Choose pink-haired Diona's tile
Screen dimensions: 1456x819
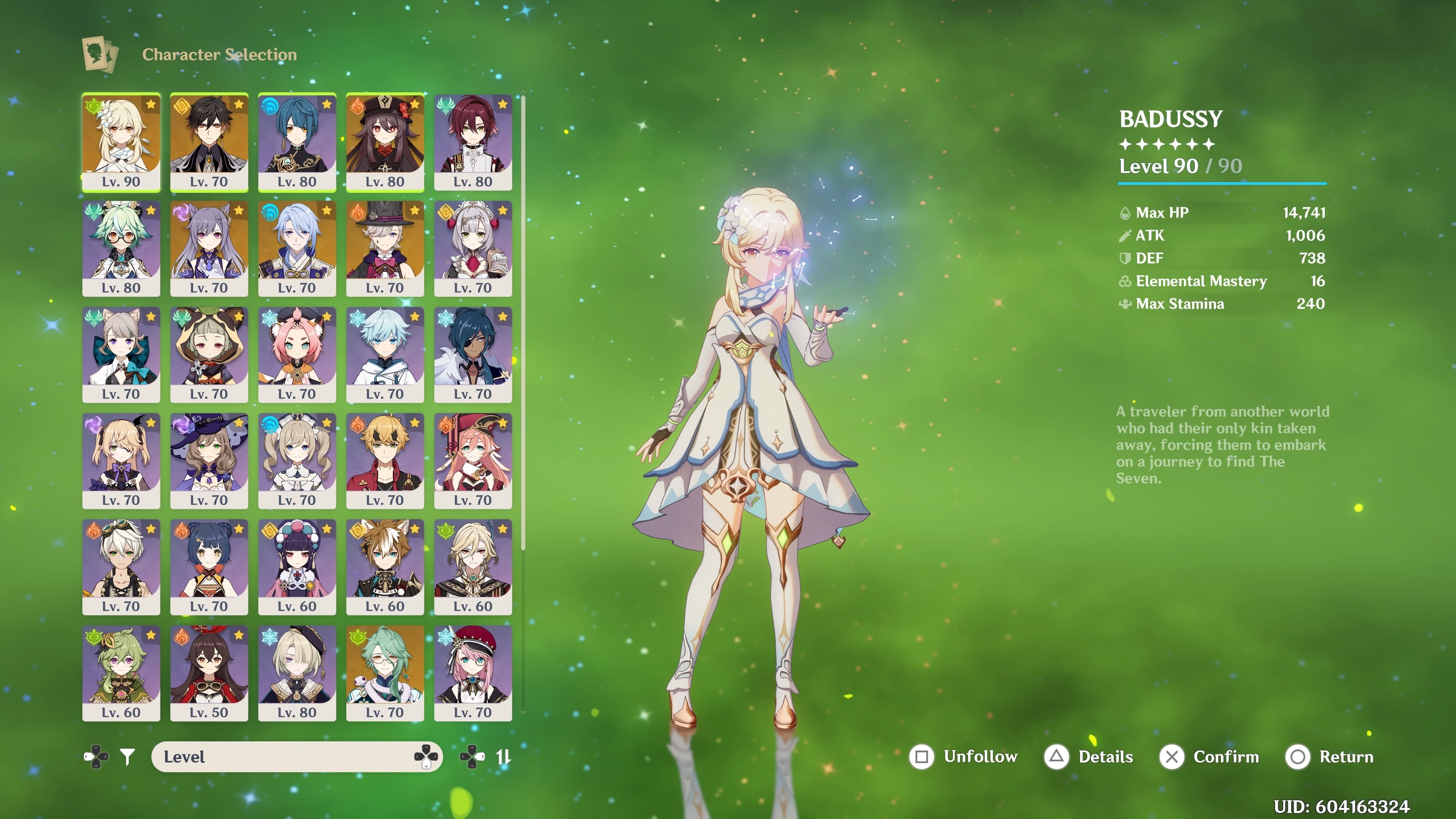(297, 354)
